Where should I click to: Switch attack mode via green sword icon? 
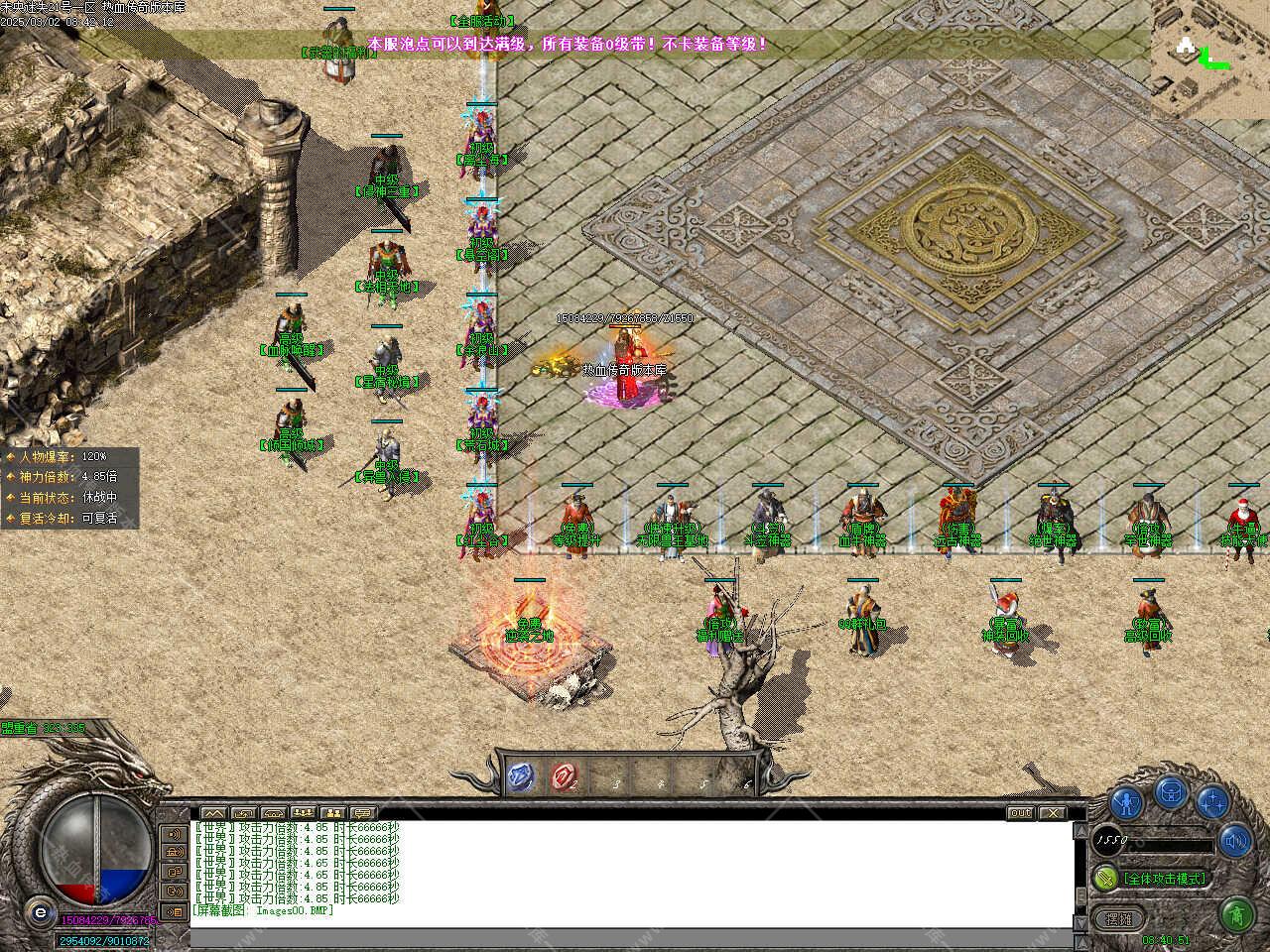click(x=1105, y=878)
